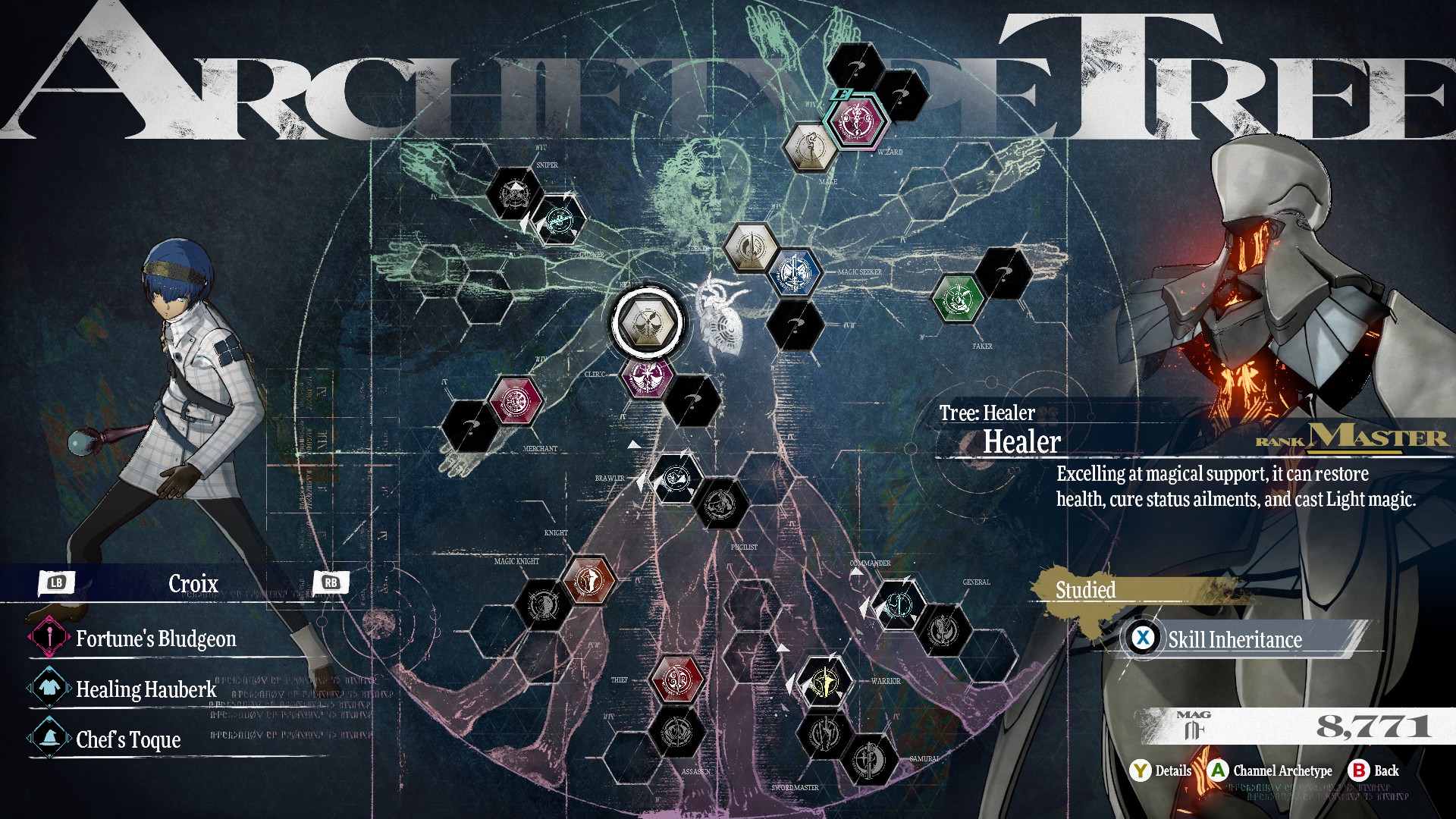Select the Fortune's Bludgeon weapon row

[155, 639]
